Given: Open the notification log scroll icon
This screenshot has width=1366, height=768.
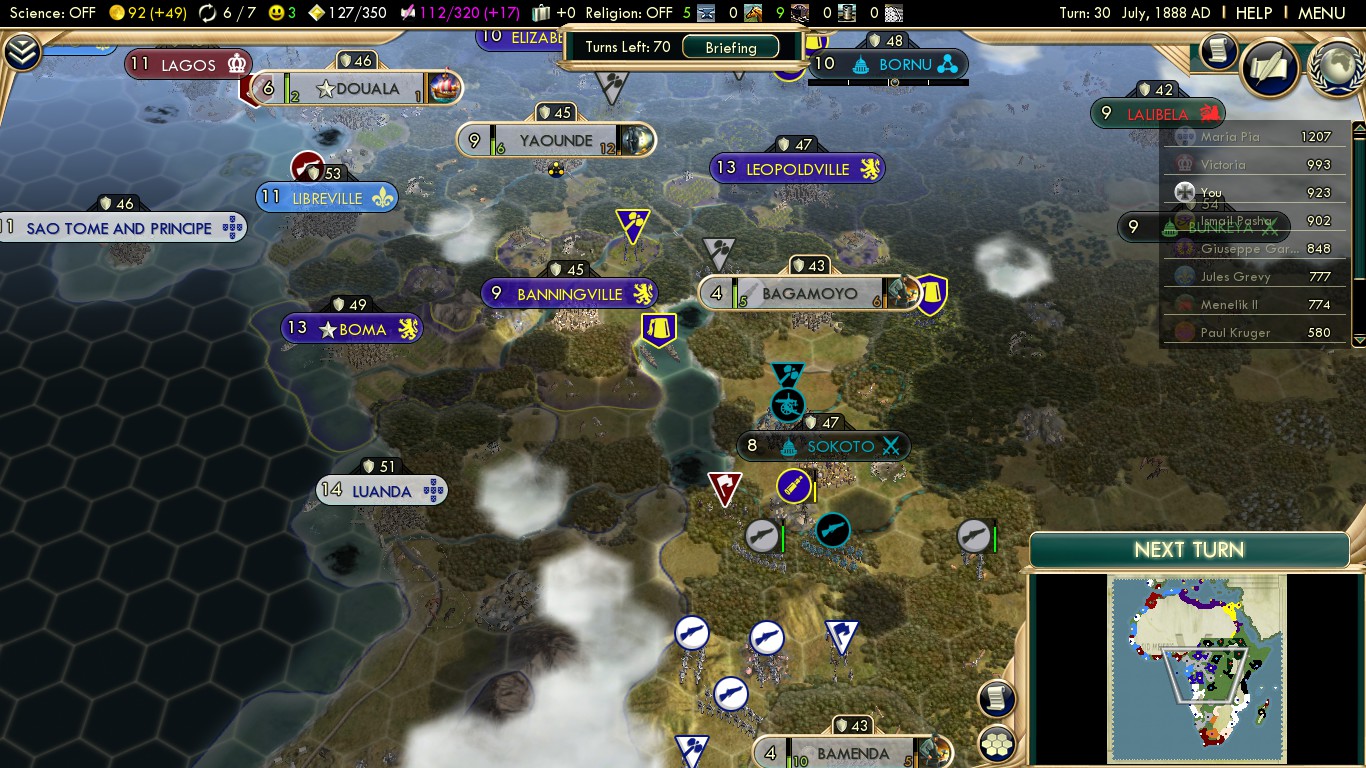Looking at the screenshot, I should point(1218,51).
